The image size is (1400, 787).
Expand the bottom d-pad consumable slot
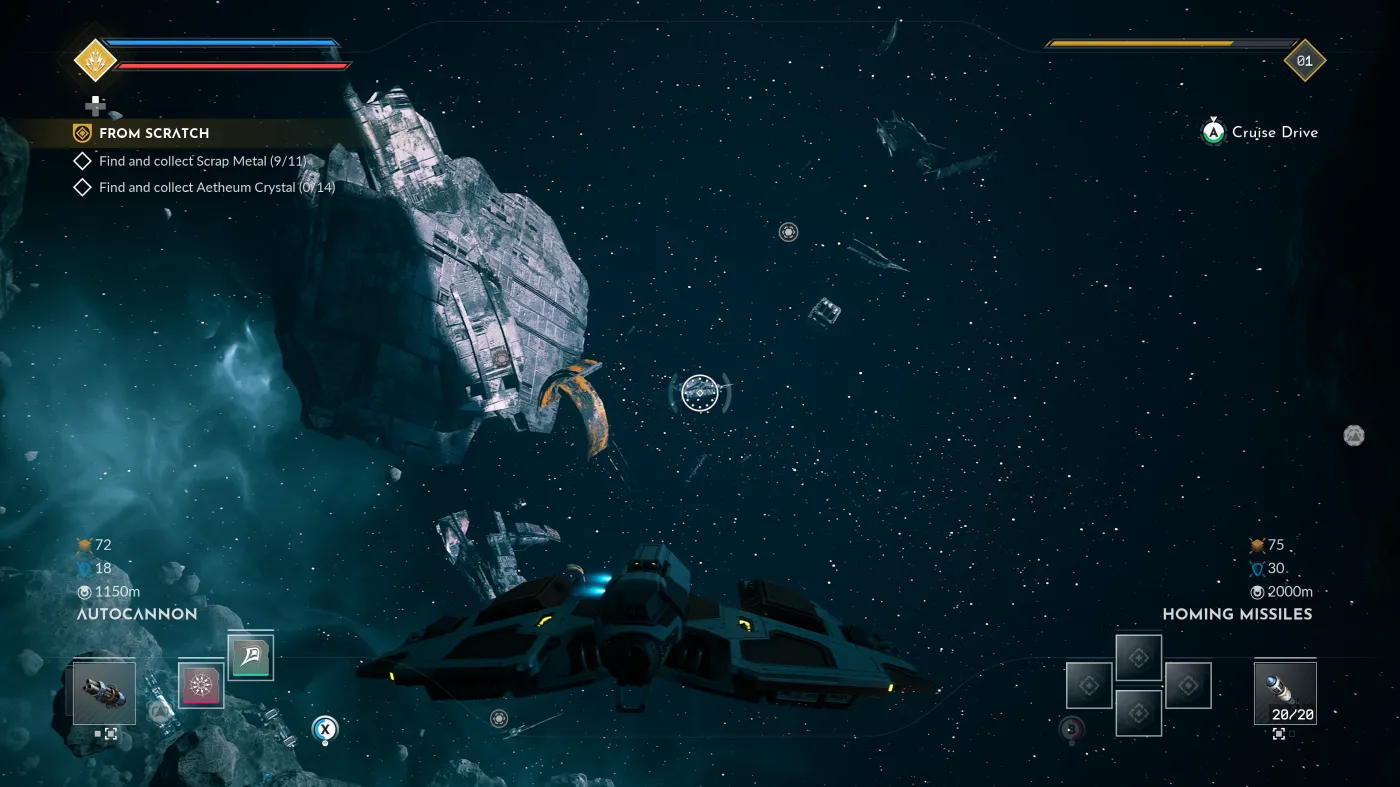click(1138, 711)
